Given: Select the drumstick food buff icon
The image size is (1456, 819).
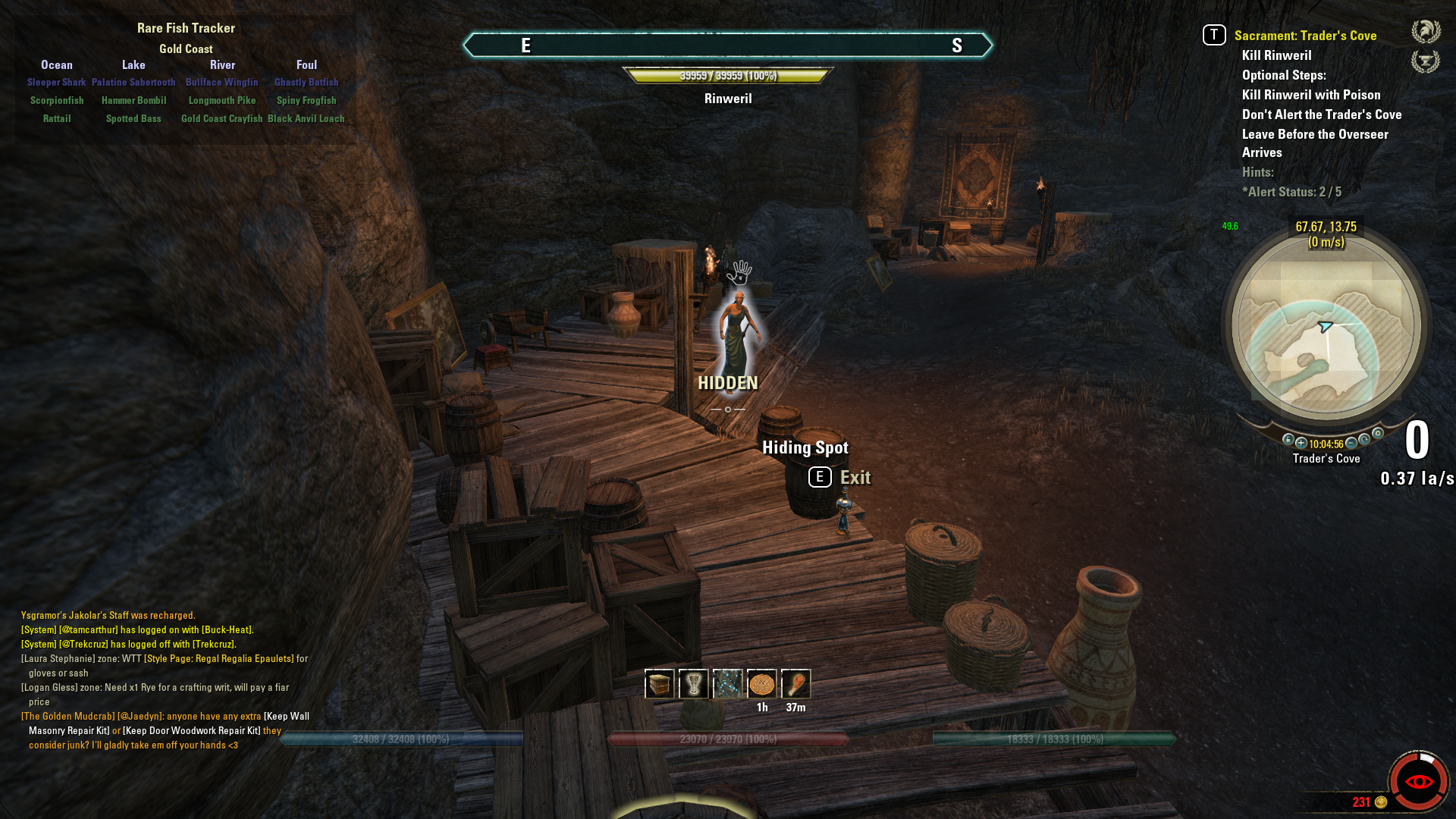Looking at the screenshot, I should [795, 684].
